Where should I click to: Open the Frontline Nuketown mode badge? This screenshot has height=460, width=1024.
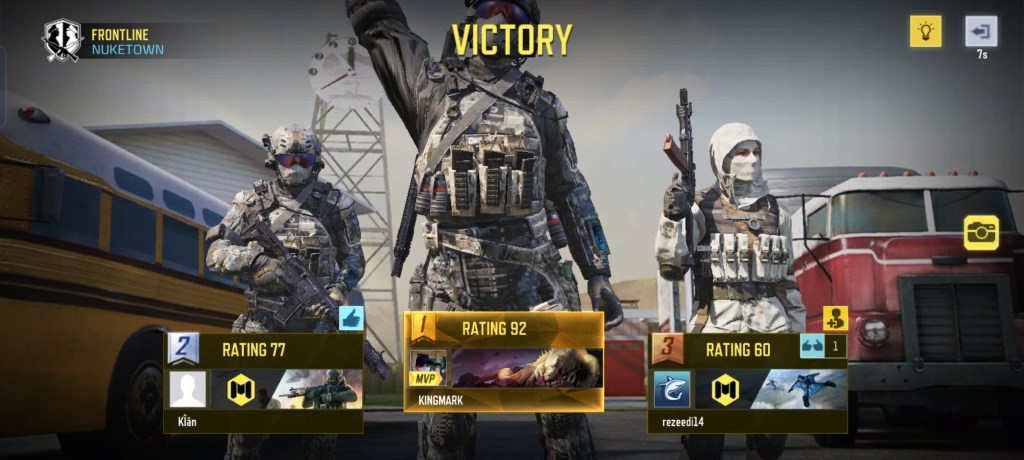tap(61, 40)
